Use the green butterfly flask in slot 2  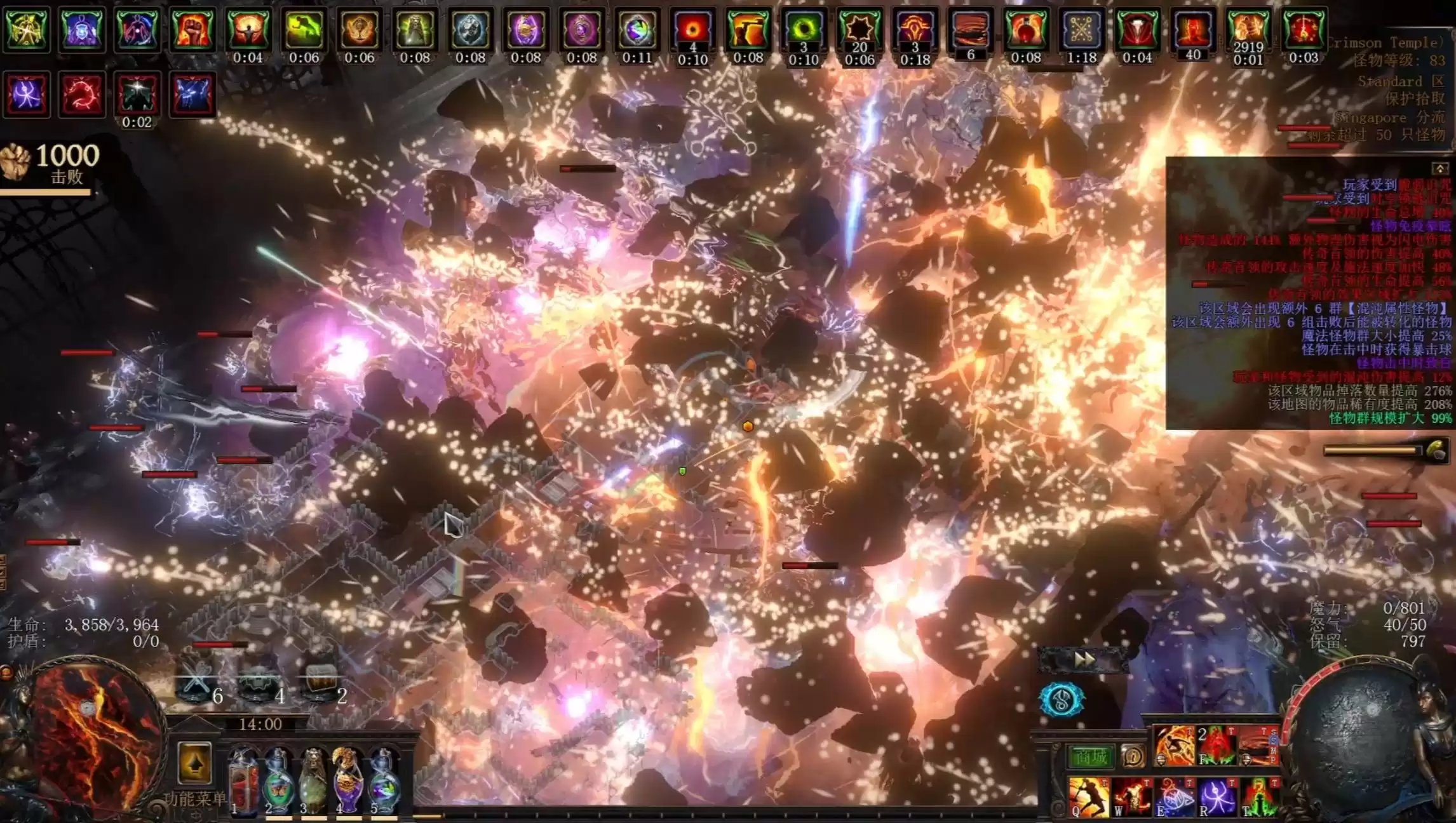278,781
